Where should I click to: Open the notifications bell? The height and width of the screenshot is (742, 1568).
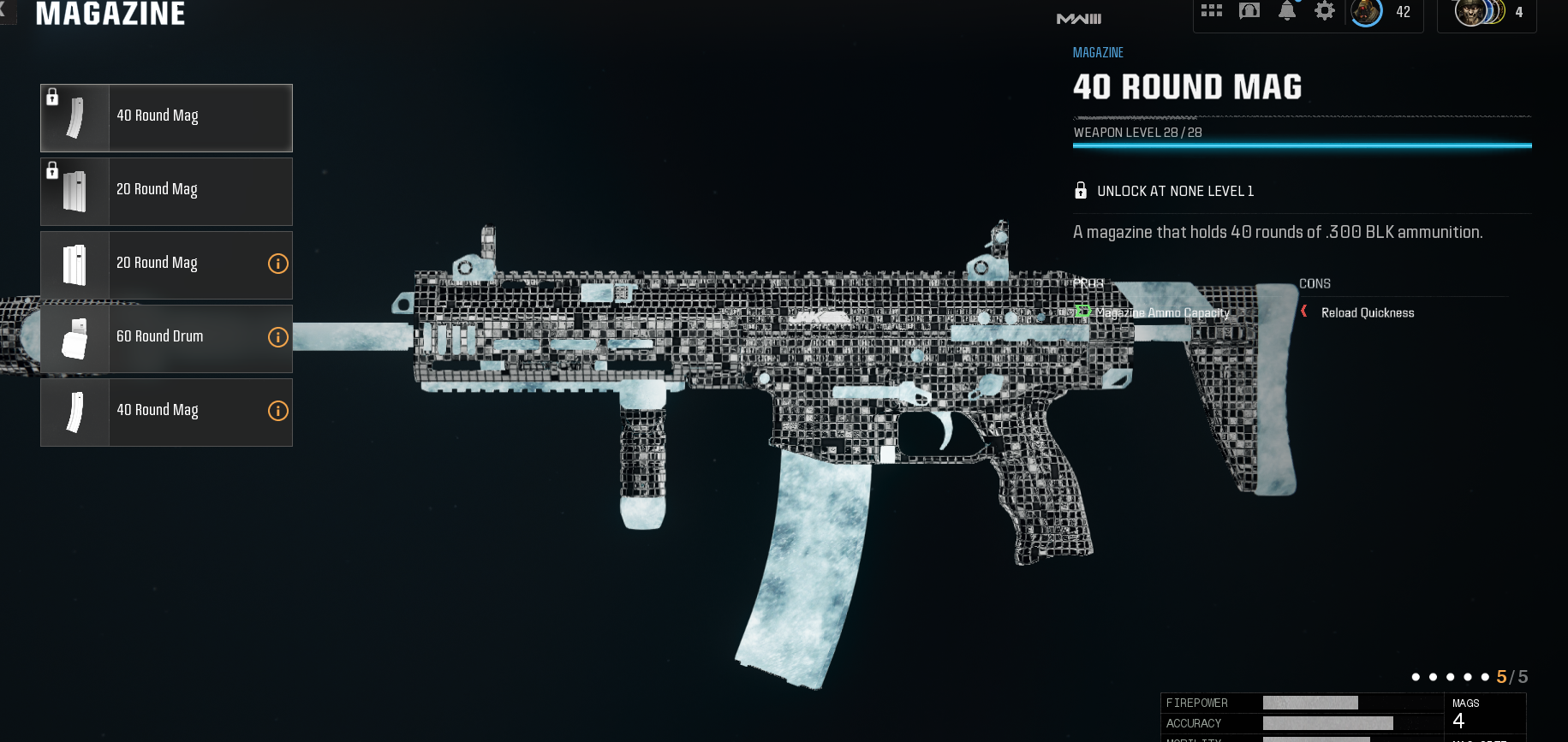click(x=1286, y=12)
